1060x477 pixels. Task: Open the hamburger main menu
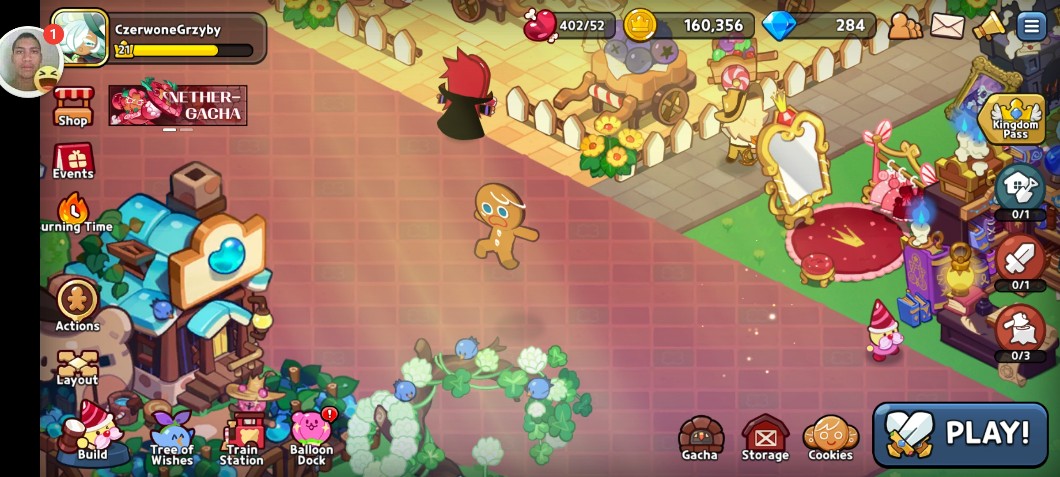point(1031,25)
